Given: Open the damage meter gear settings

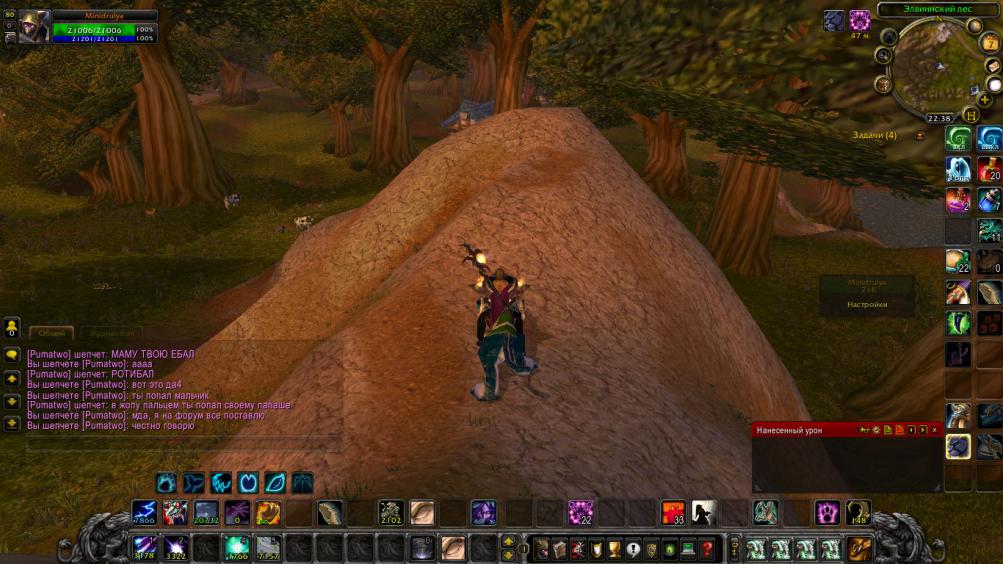Looking at the screenshot, I should 875,429.
